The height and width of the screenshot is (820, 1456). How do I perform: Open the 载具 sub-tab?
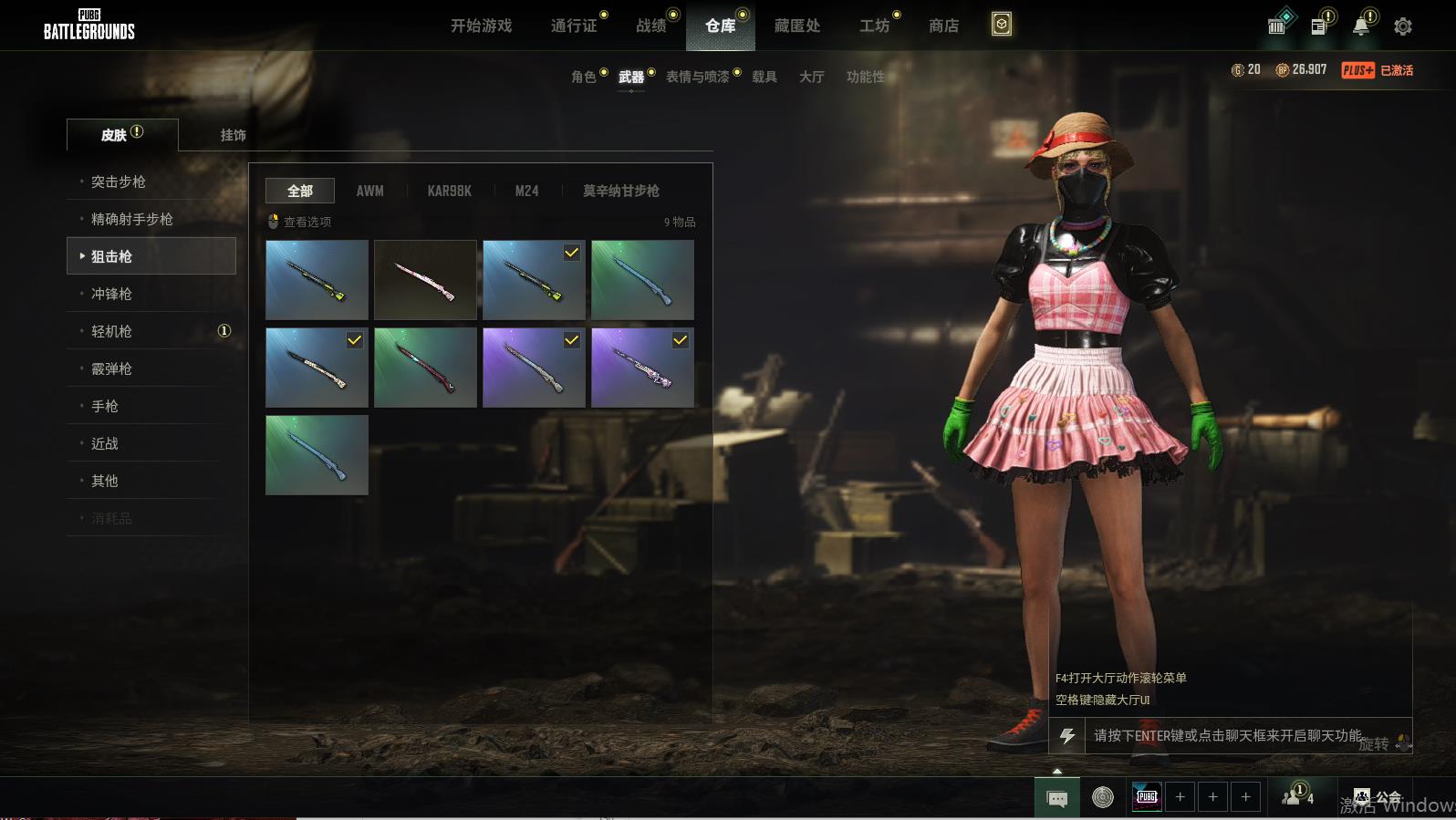pos(764,77)
